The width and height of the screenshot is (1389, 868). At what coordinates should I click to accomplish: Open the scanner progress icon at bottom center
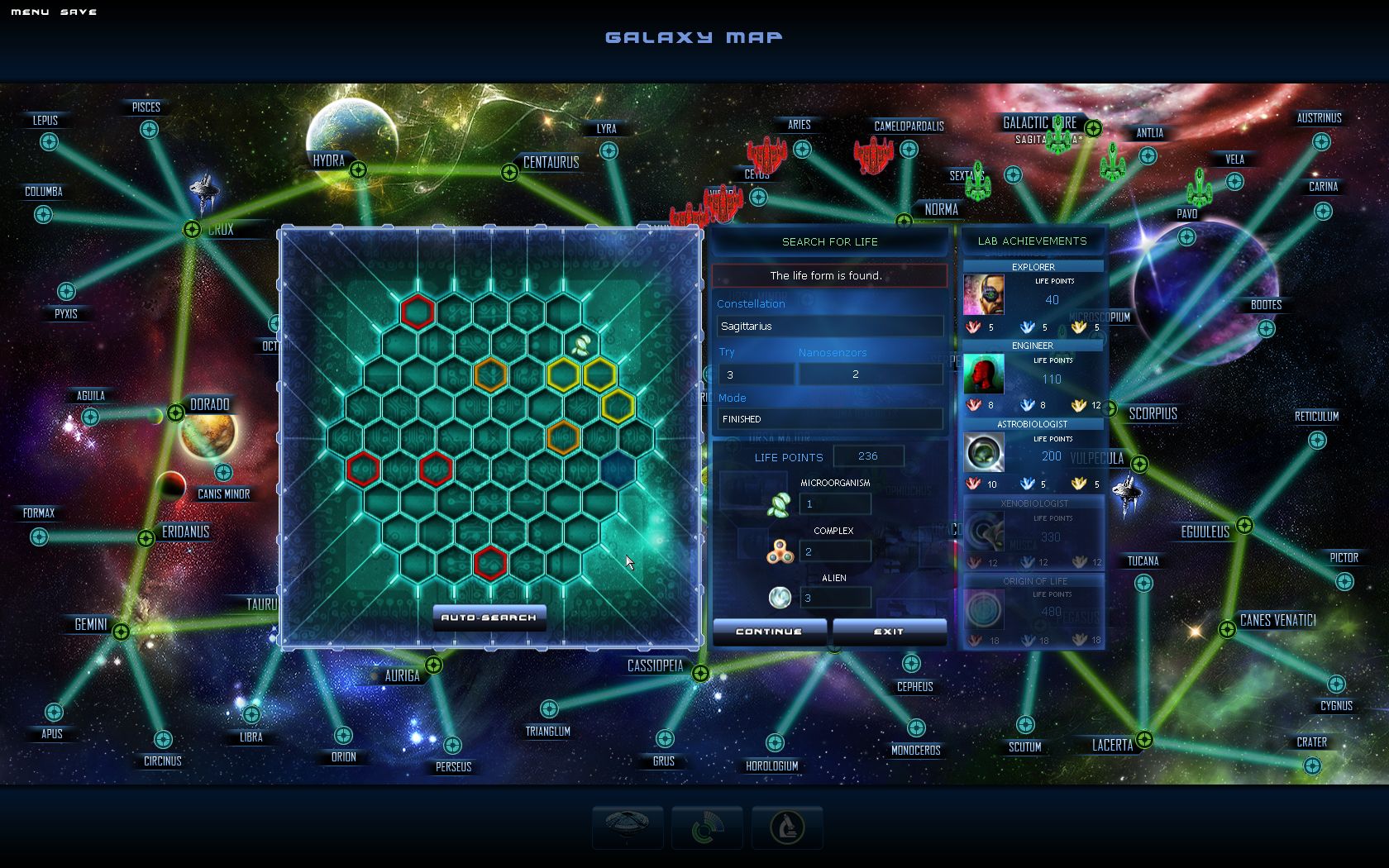[707, 827]
